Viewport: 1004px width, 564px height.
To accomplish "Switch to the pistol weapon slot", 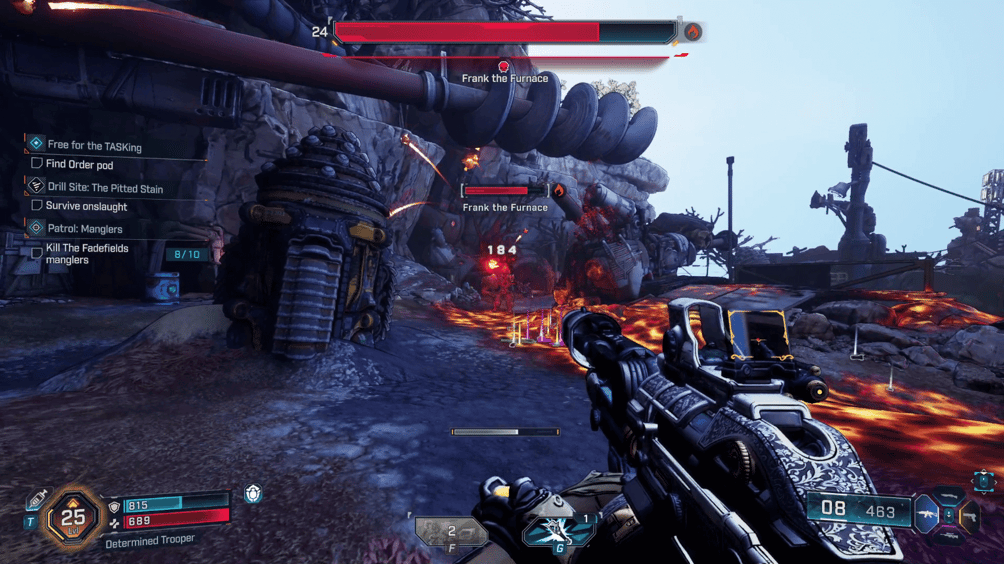I will [x=968, y=516].
